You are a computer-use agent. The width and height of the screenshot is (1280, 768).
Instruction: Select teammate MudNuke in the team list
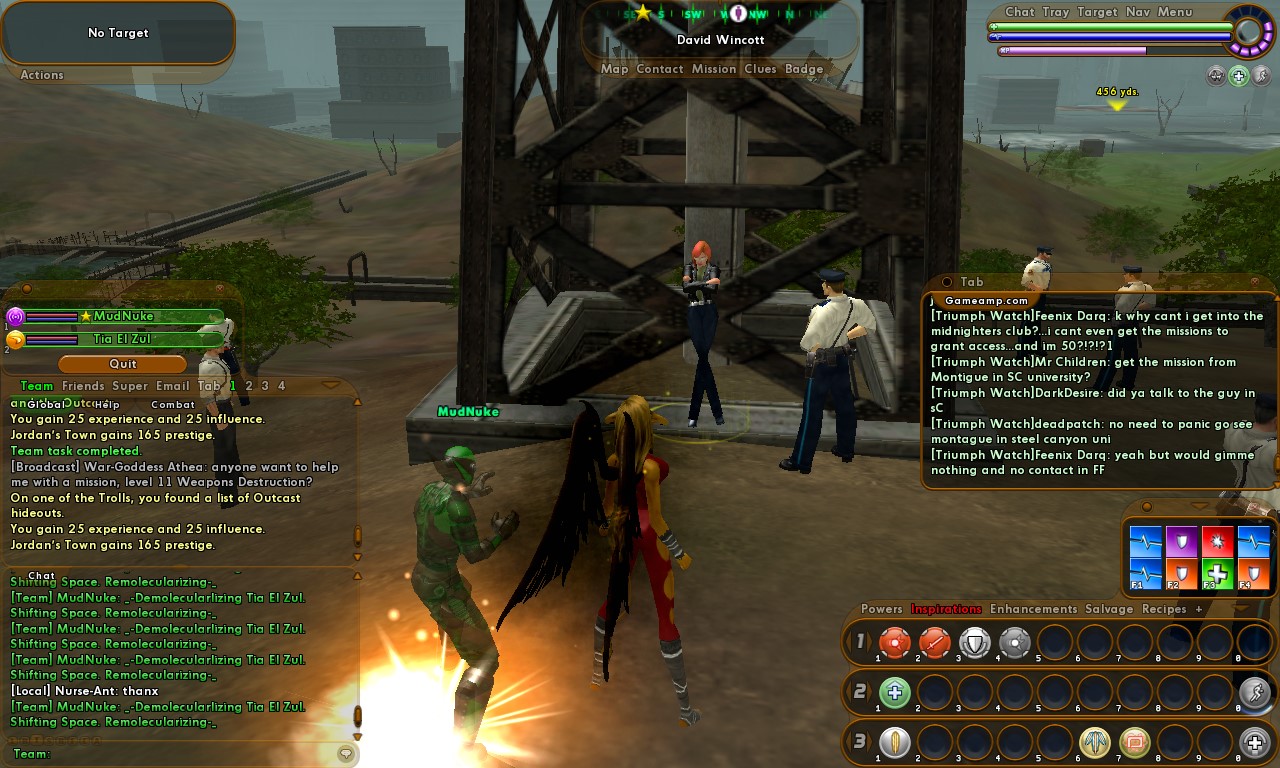click(x=123, y=316)
